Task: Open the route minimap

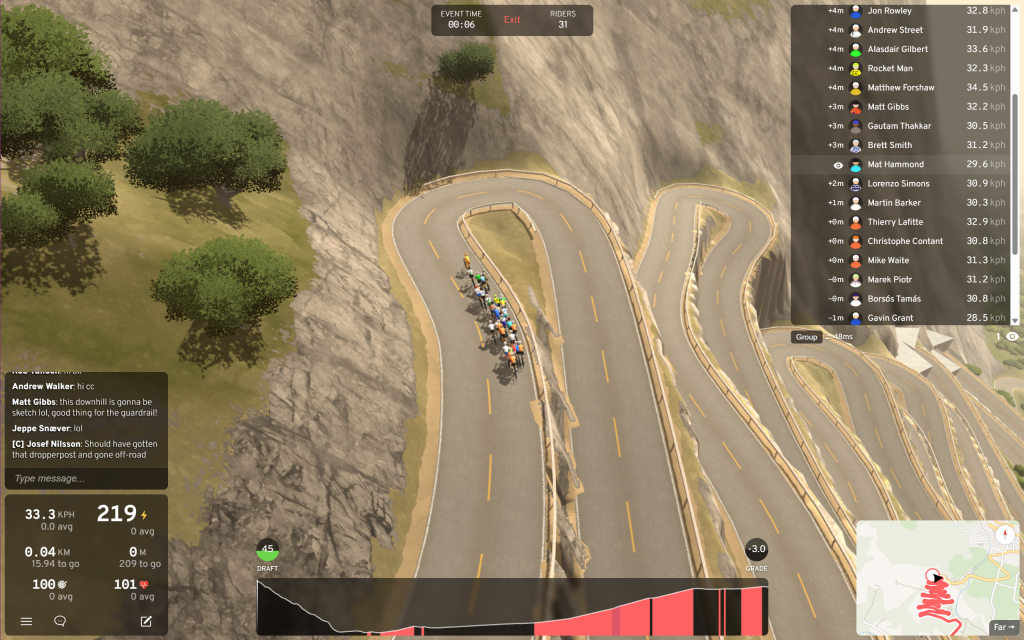Action: (x=920, y=572)
